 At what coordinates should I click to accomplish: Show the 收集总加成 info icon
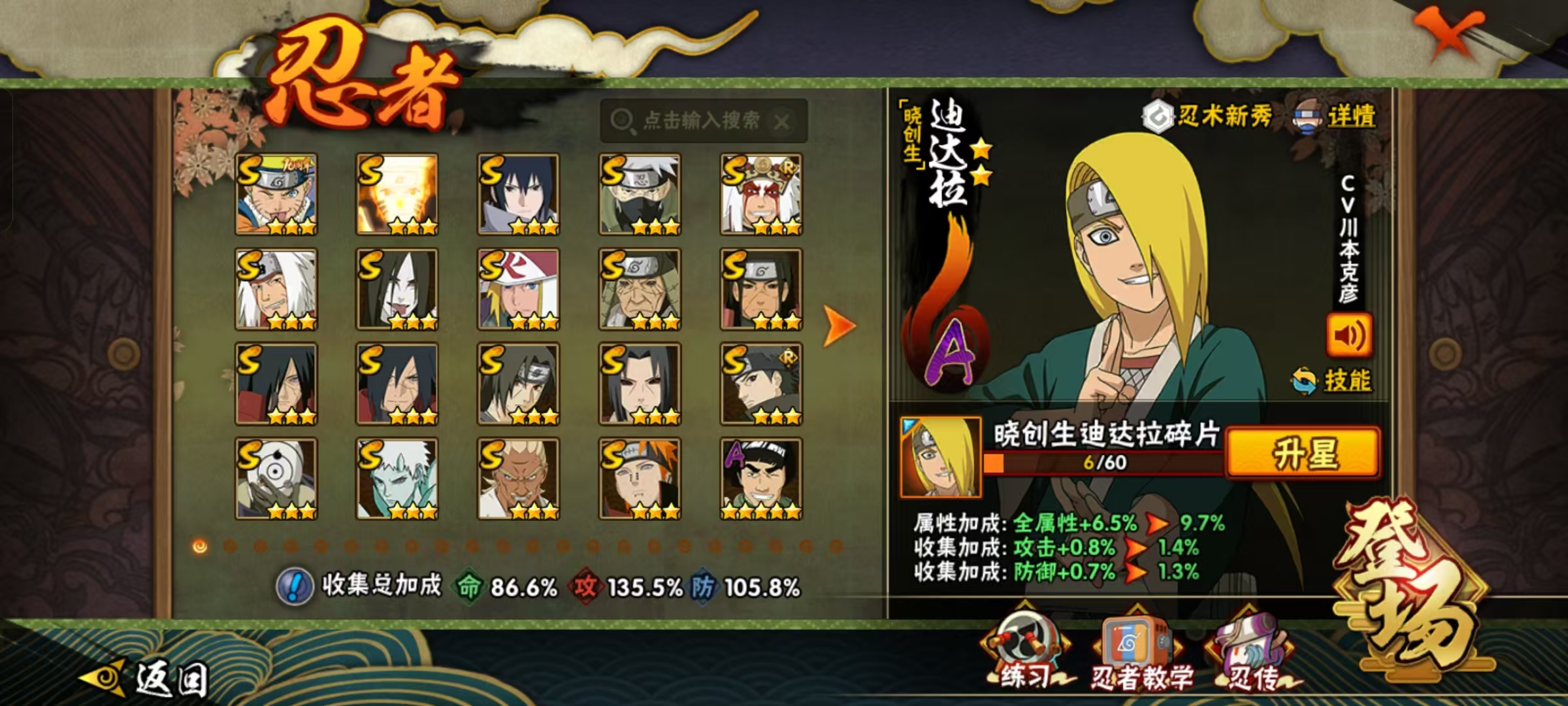point(294,586)
